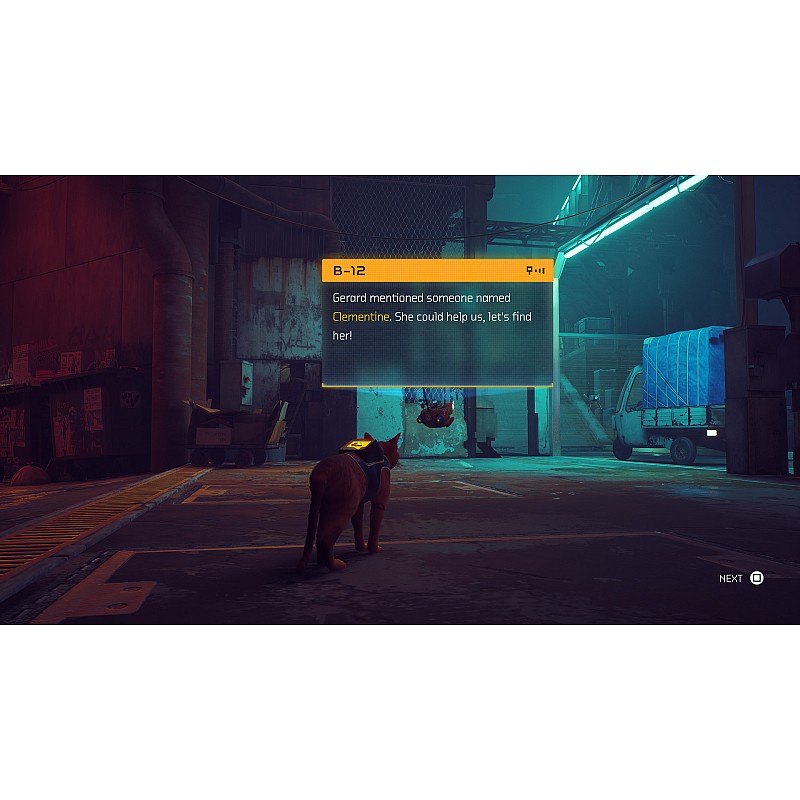Click the B-12 dialogue box about Clementine
The height and width of the screenshot is (800, 800).
pyautogui.click(x=437, y=323)
